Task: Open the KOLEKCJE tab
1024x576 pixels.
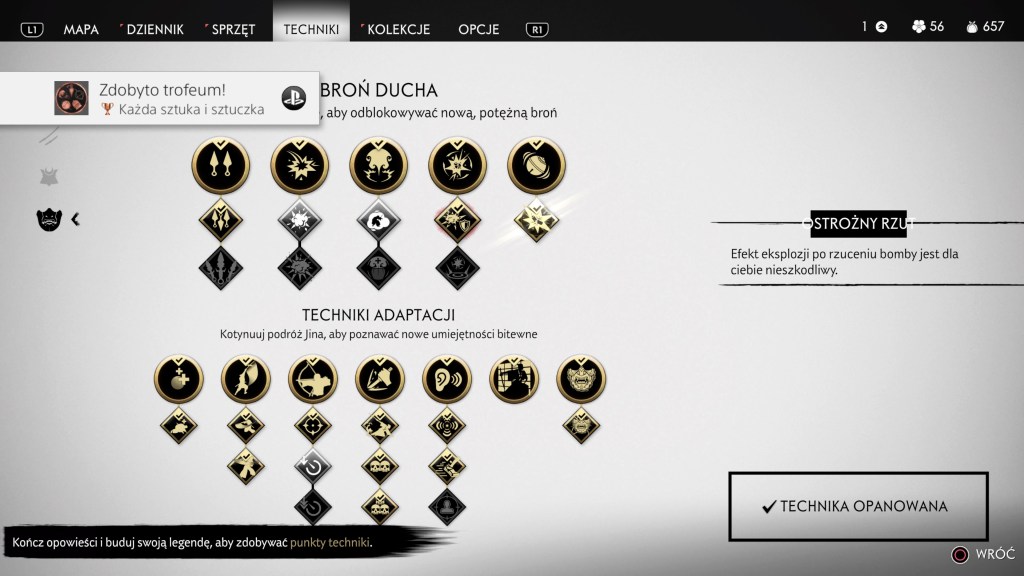Action: pyautogui.click(x=397, y=29)
